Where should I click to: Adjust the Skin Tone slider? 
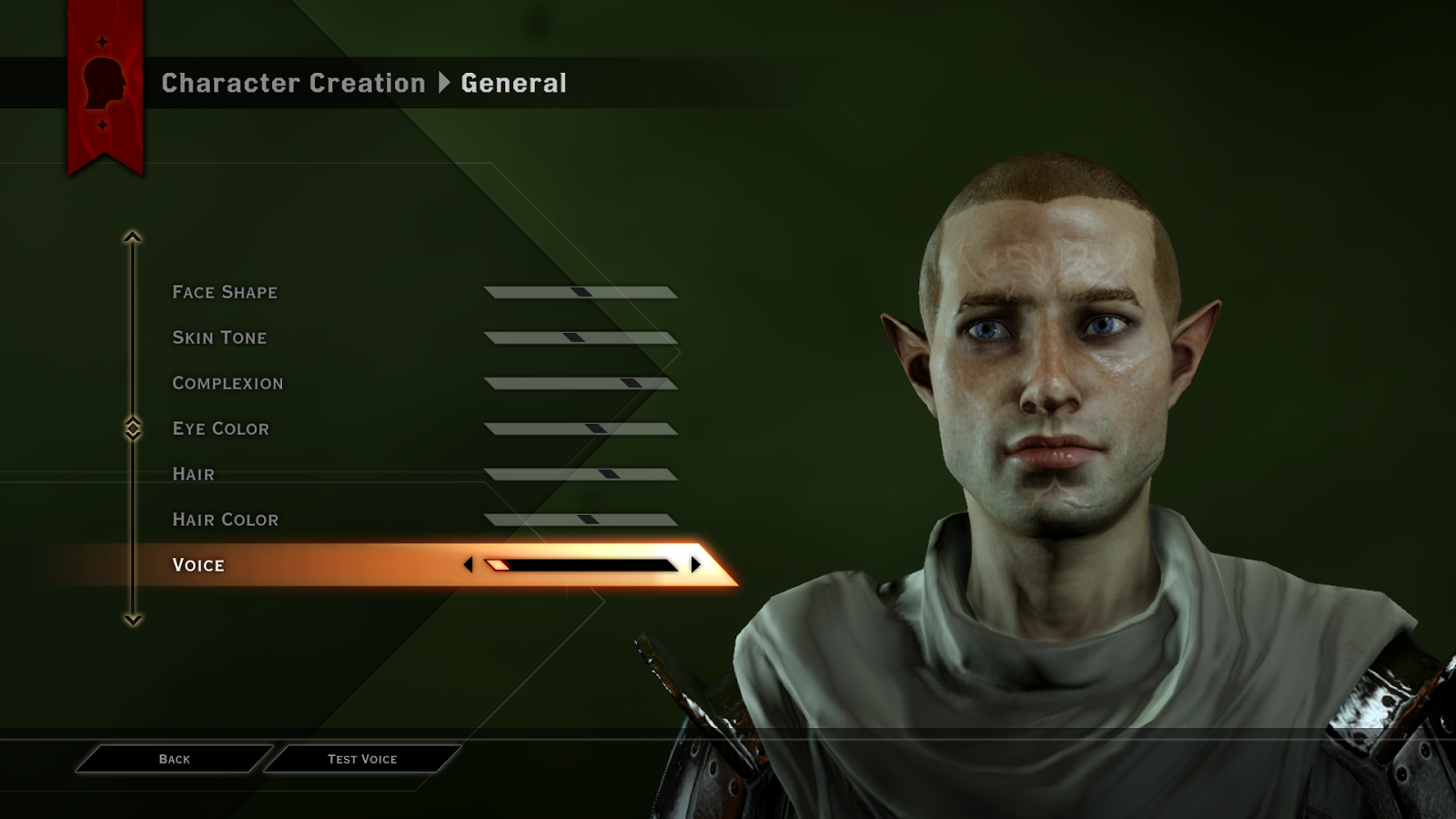tap(580, 338)
